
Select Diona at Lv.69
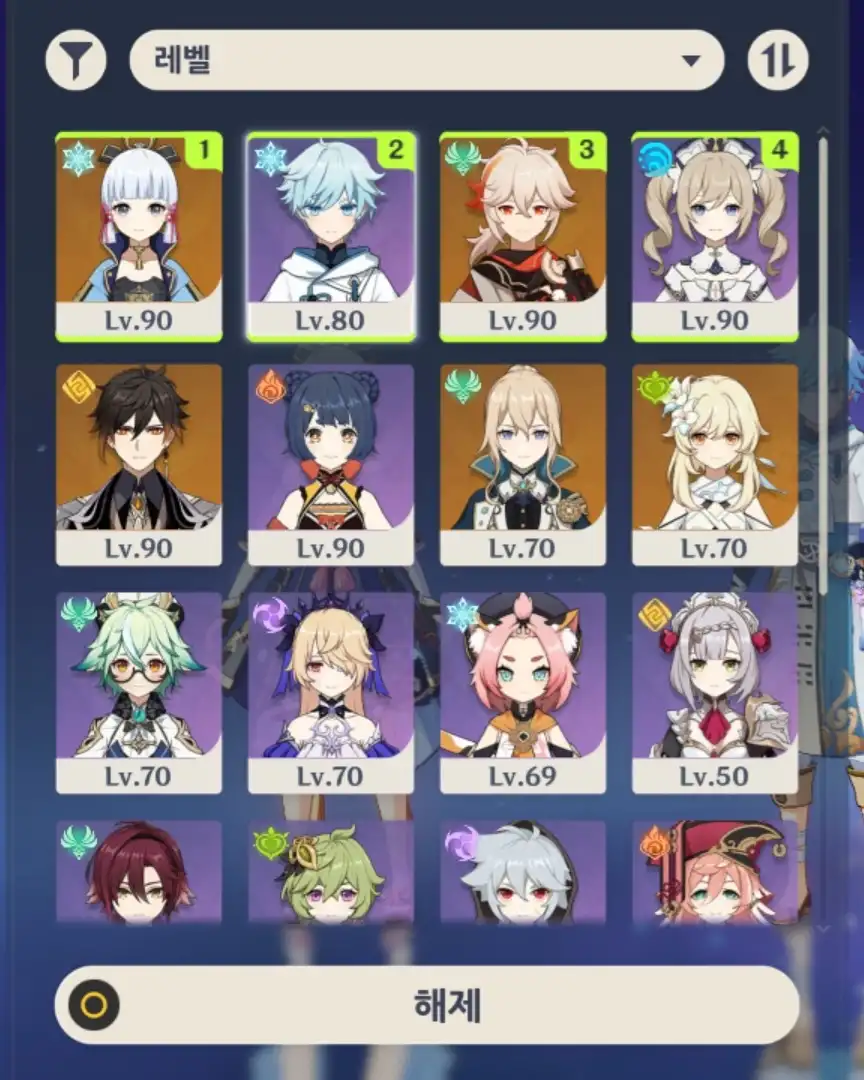pos(523,692)
